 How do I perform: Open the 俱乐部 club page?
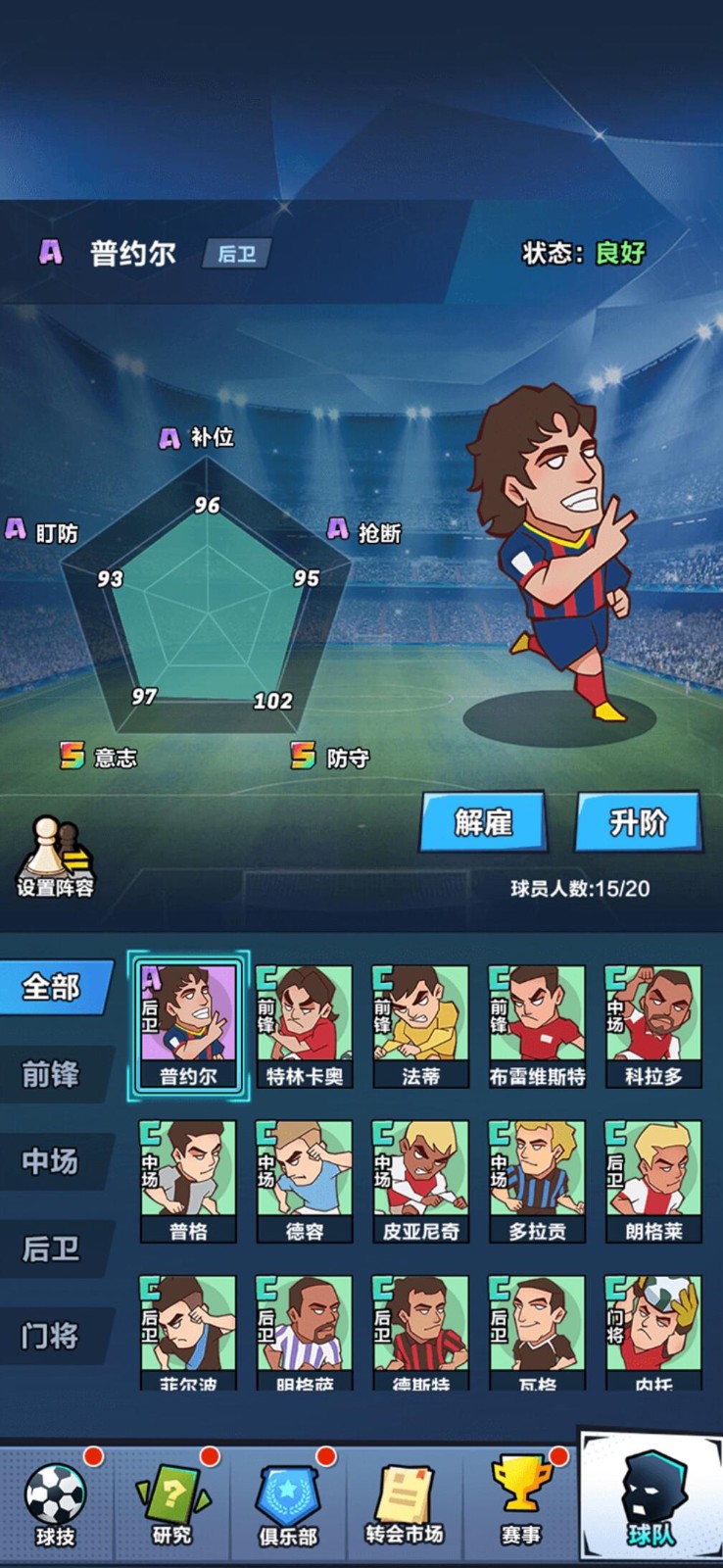[288, 1504]
